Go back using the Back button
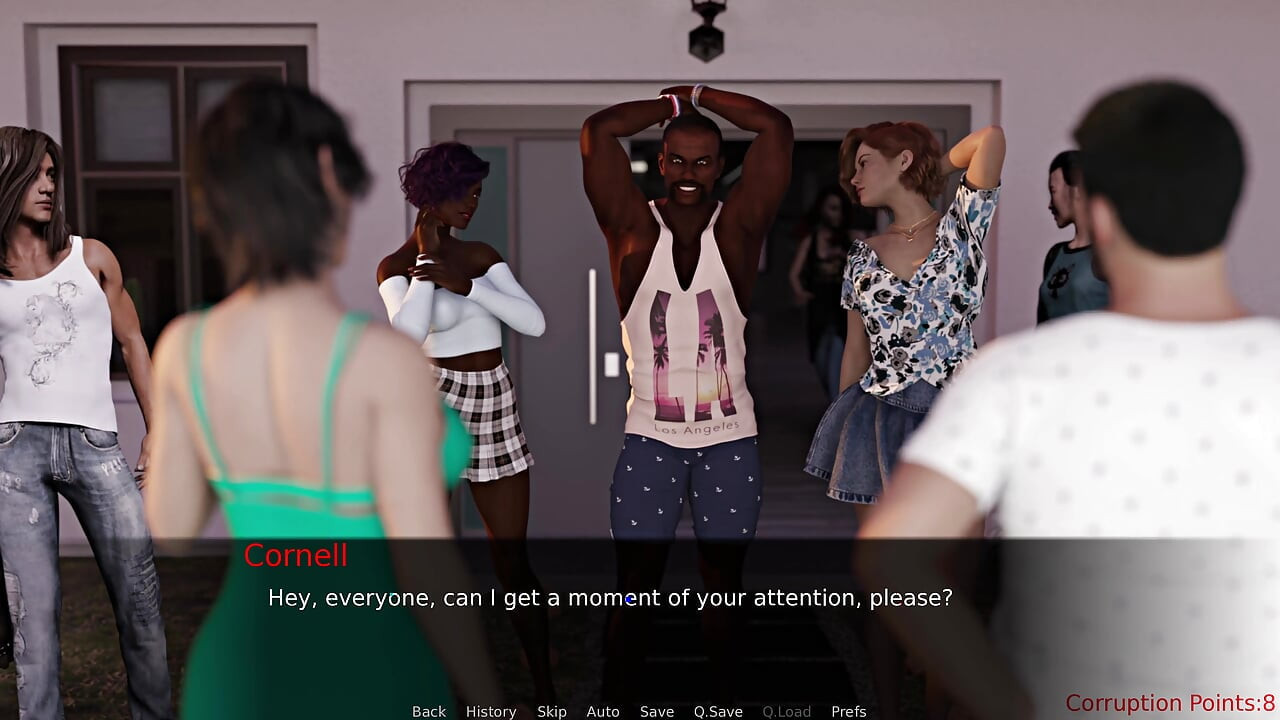1280x720 pixels. [x=429, y=711]
